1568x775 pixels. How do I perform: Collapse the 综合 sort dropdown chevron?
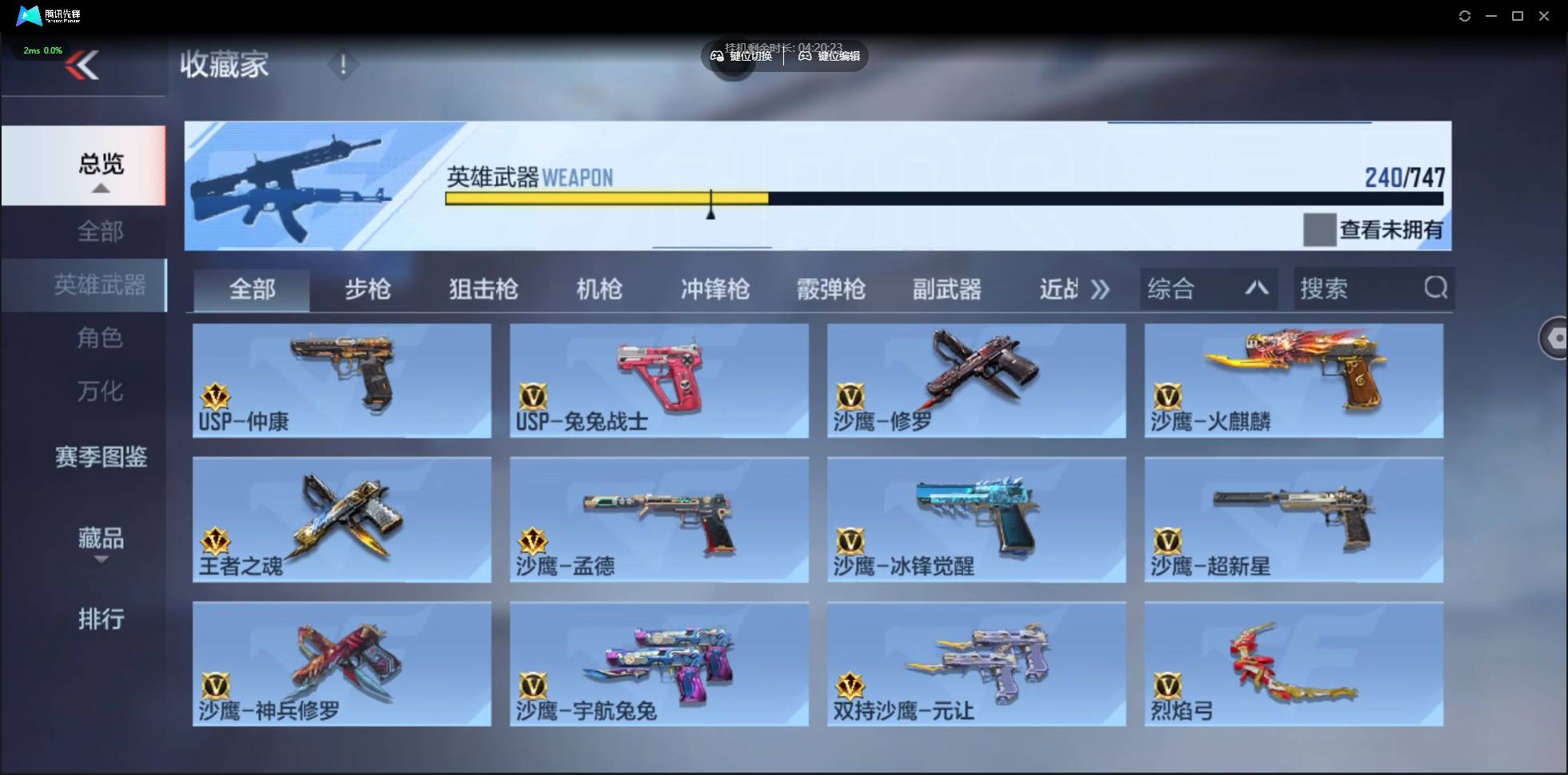click(1256, 288)
